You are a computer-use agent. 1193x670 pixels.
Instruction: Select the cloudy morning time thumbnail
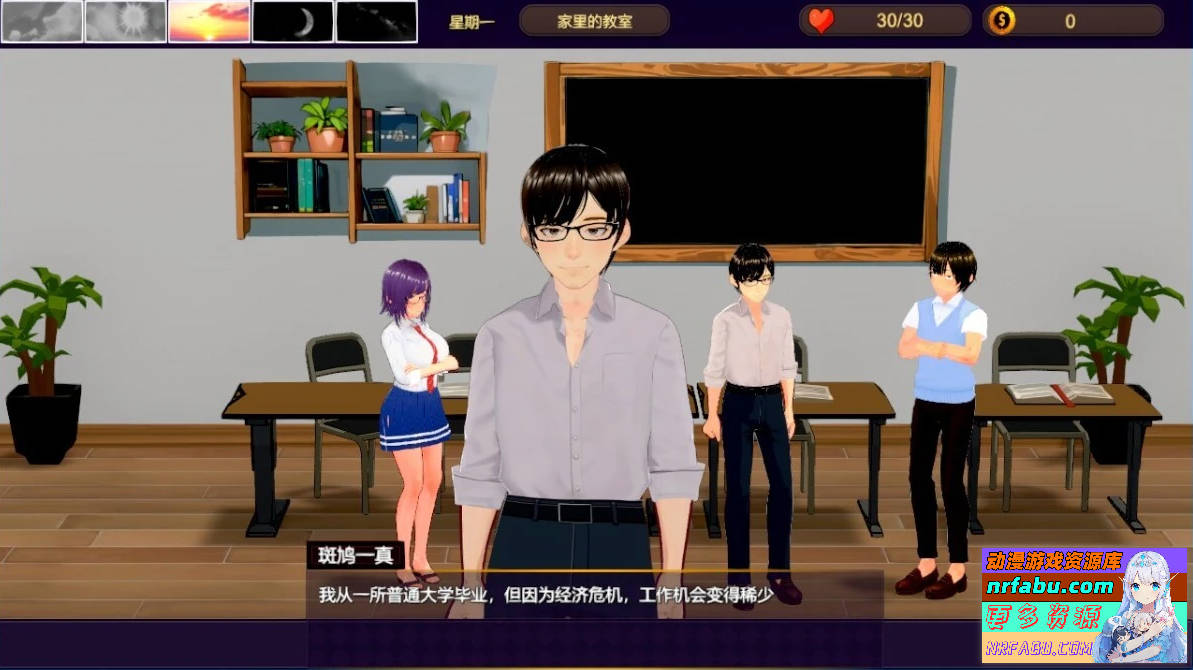[42, 21]
